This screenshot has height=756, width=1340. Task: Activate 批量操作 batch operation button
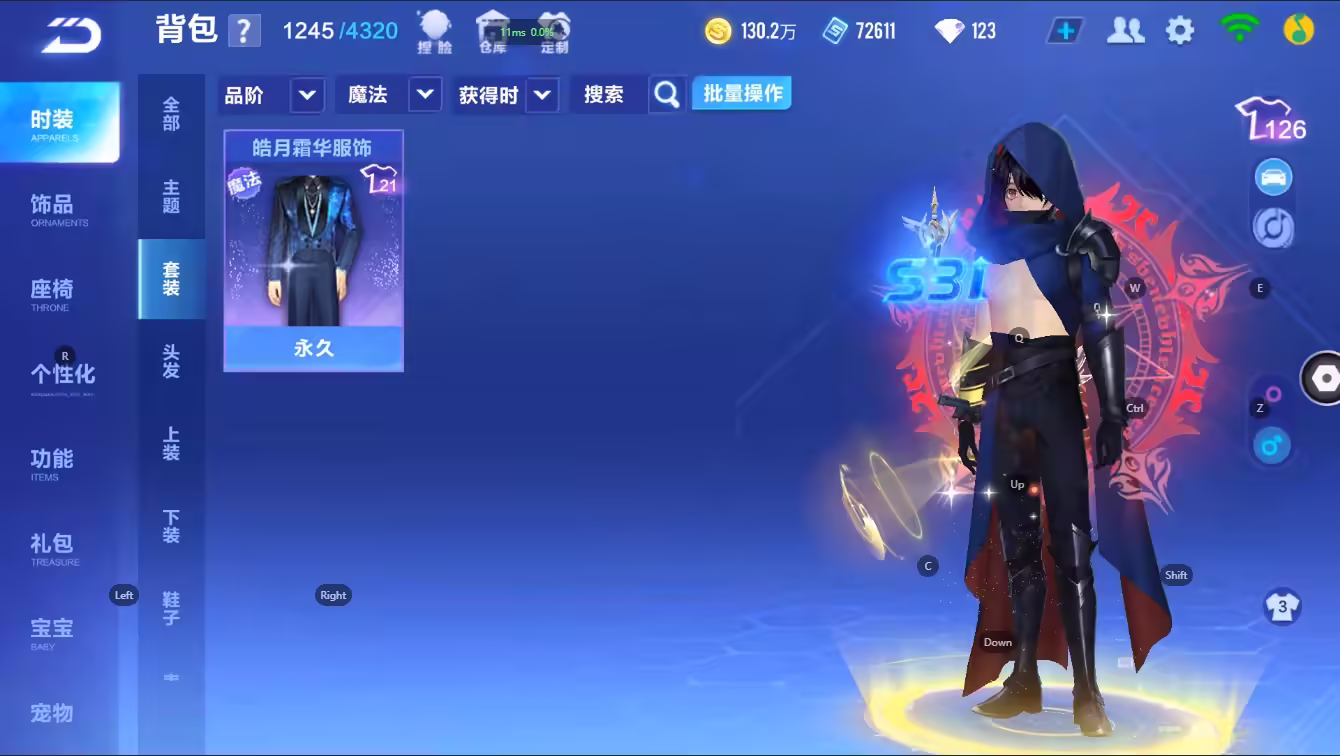click(742, 94)
